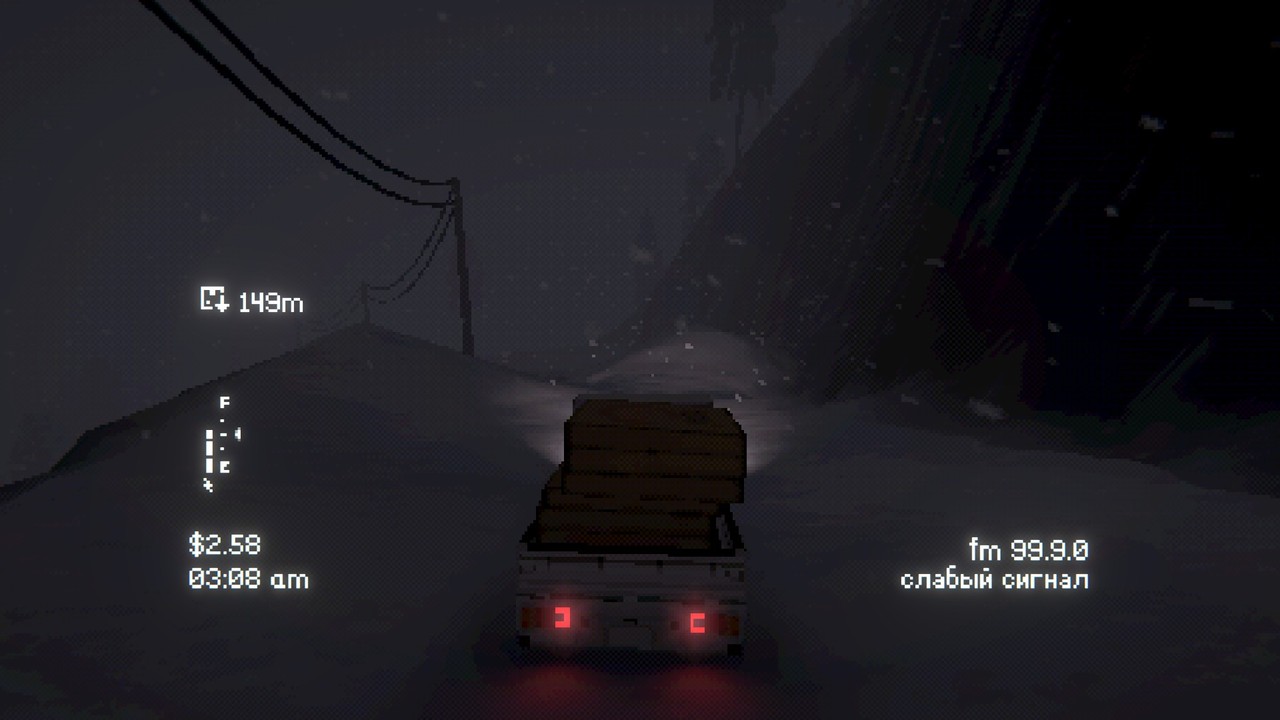Click the small icon below the gear stick display
The height and width of the screenshot is (720, 1280).
[208, 483]
